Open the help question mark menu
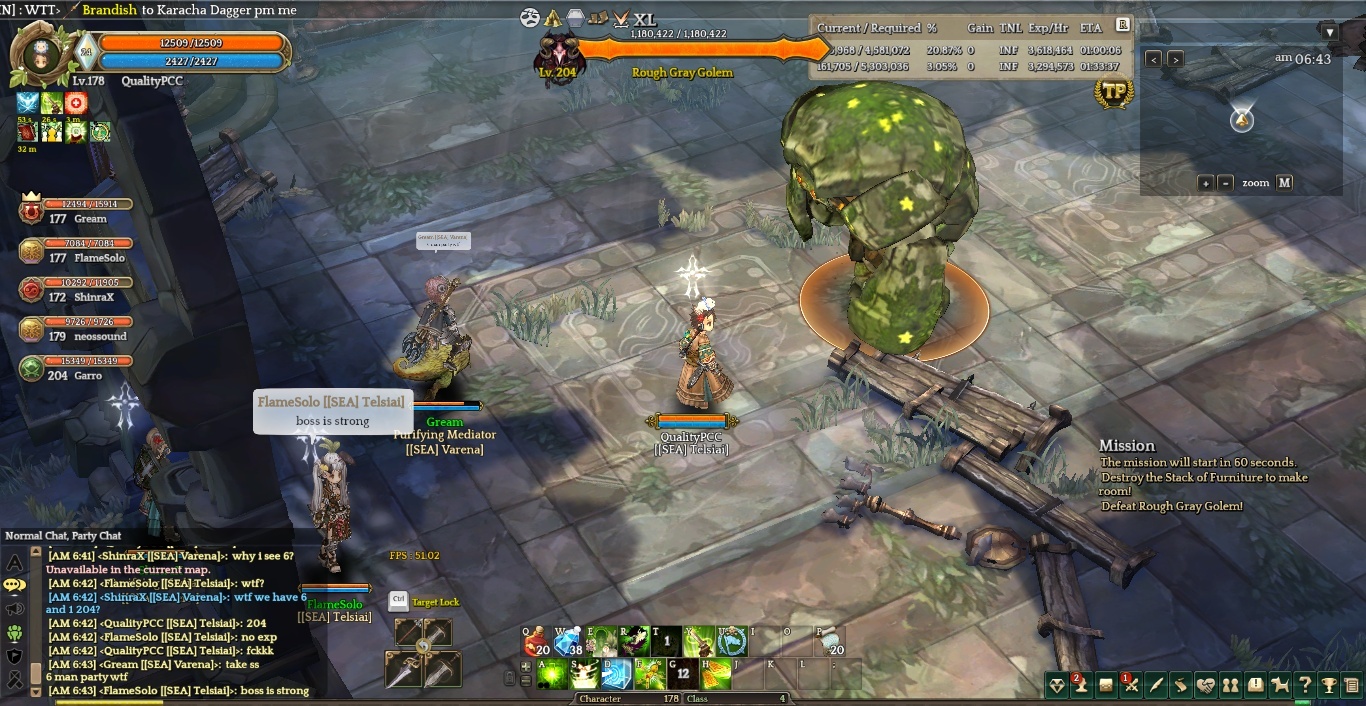1366x706 pixels. tap(1304, 685)
